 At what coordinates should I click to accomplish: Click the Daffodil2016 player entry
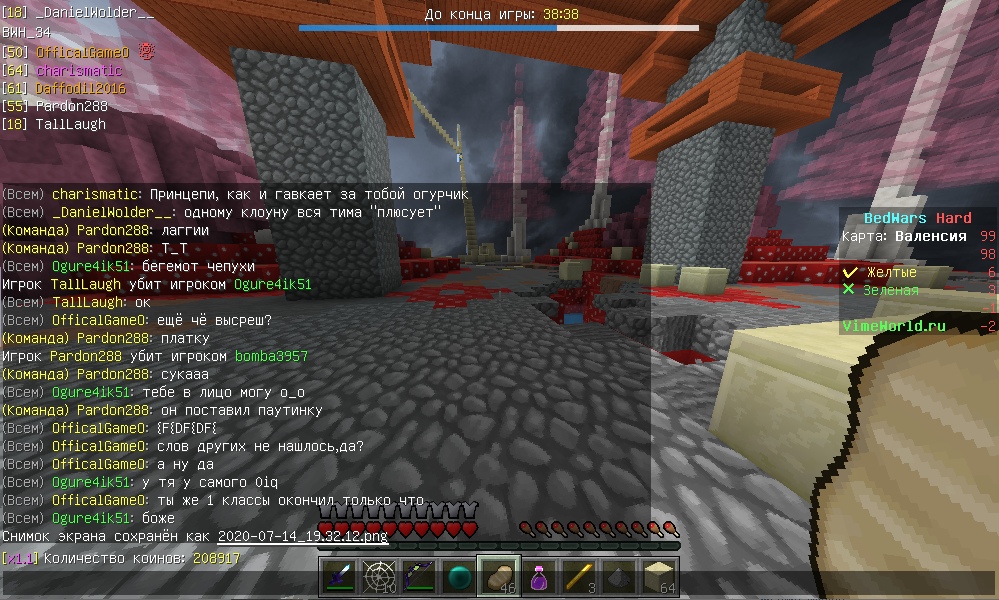point(80,89)
